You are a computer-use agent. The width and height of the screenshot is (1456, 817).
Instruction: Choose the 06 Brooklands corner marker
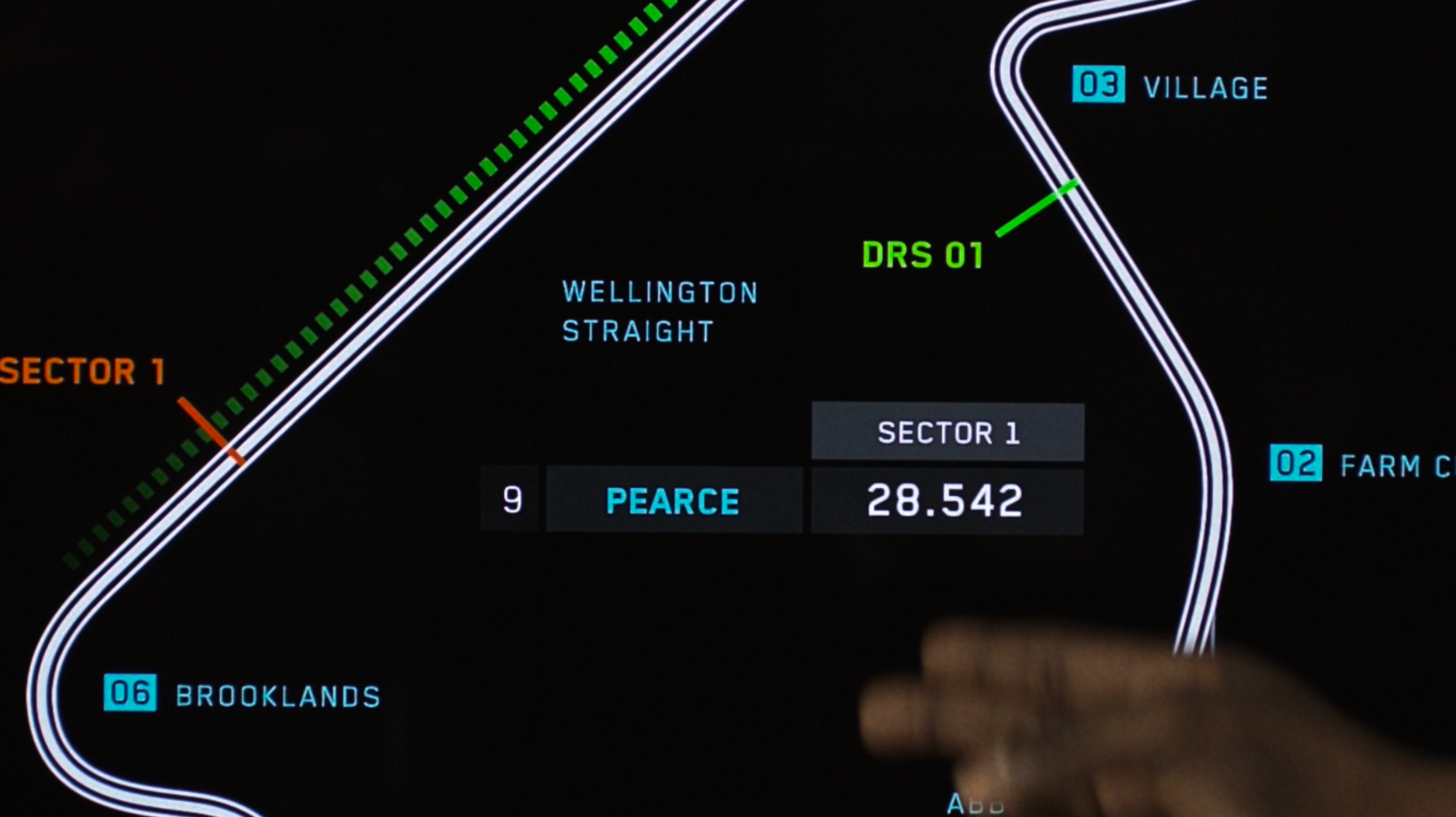[x=130, y=693]
